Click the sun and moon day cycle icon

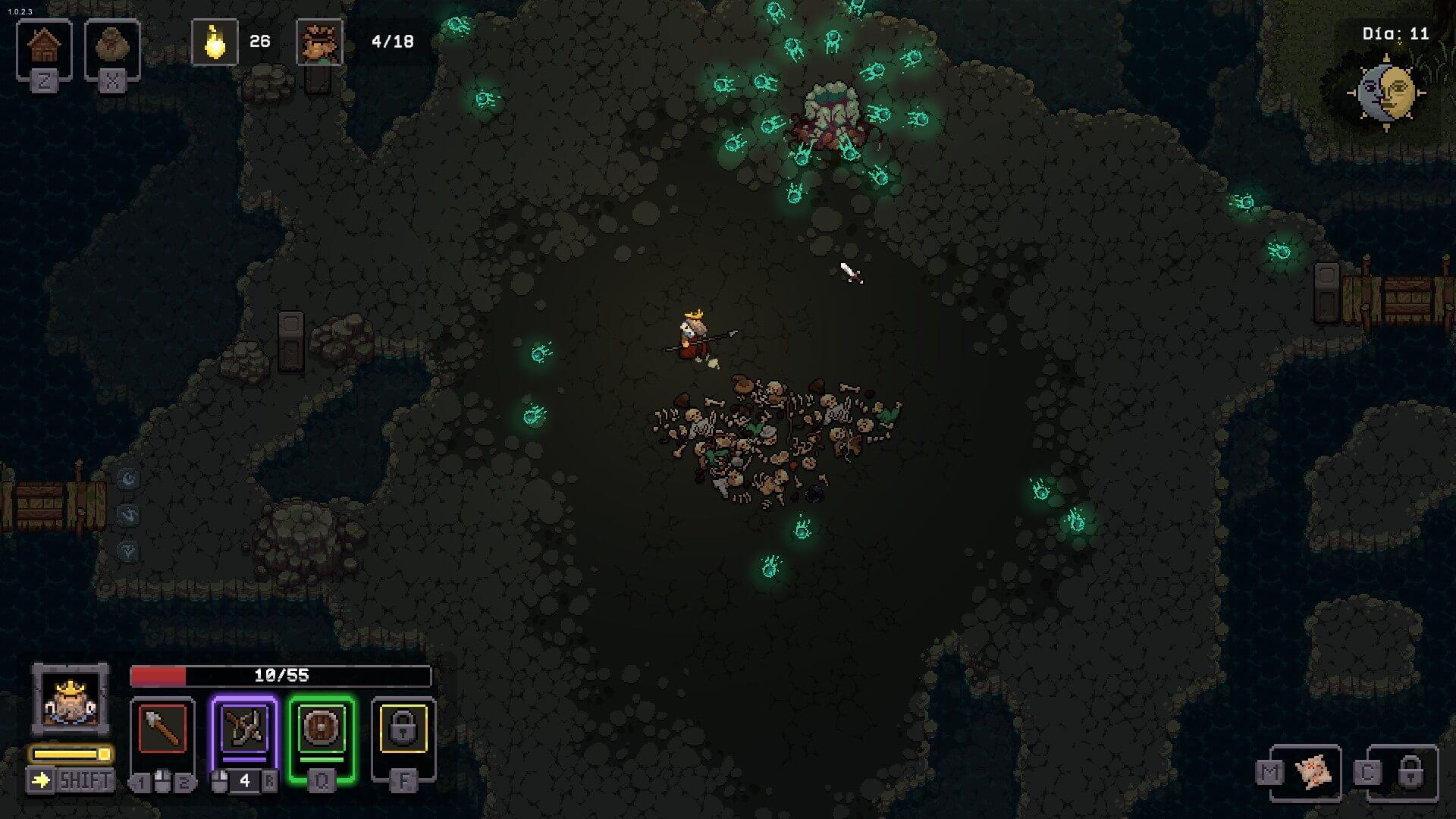click(1386, 93)
